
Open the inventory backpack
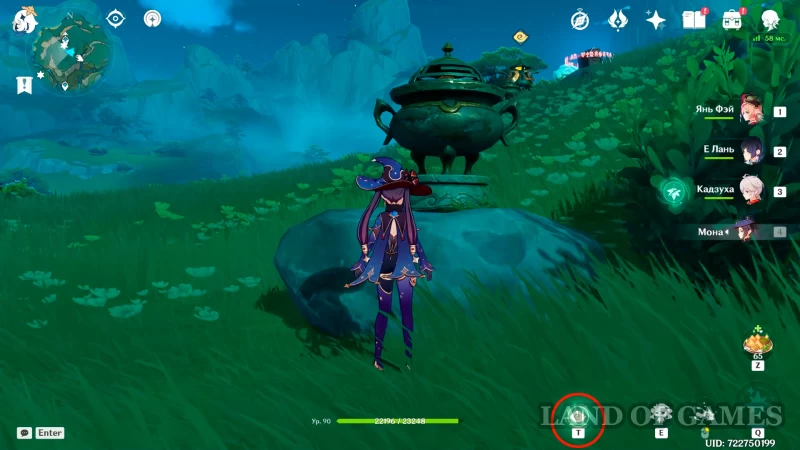(732, 20)
